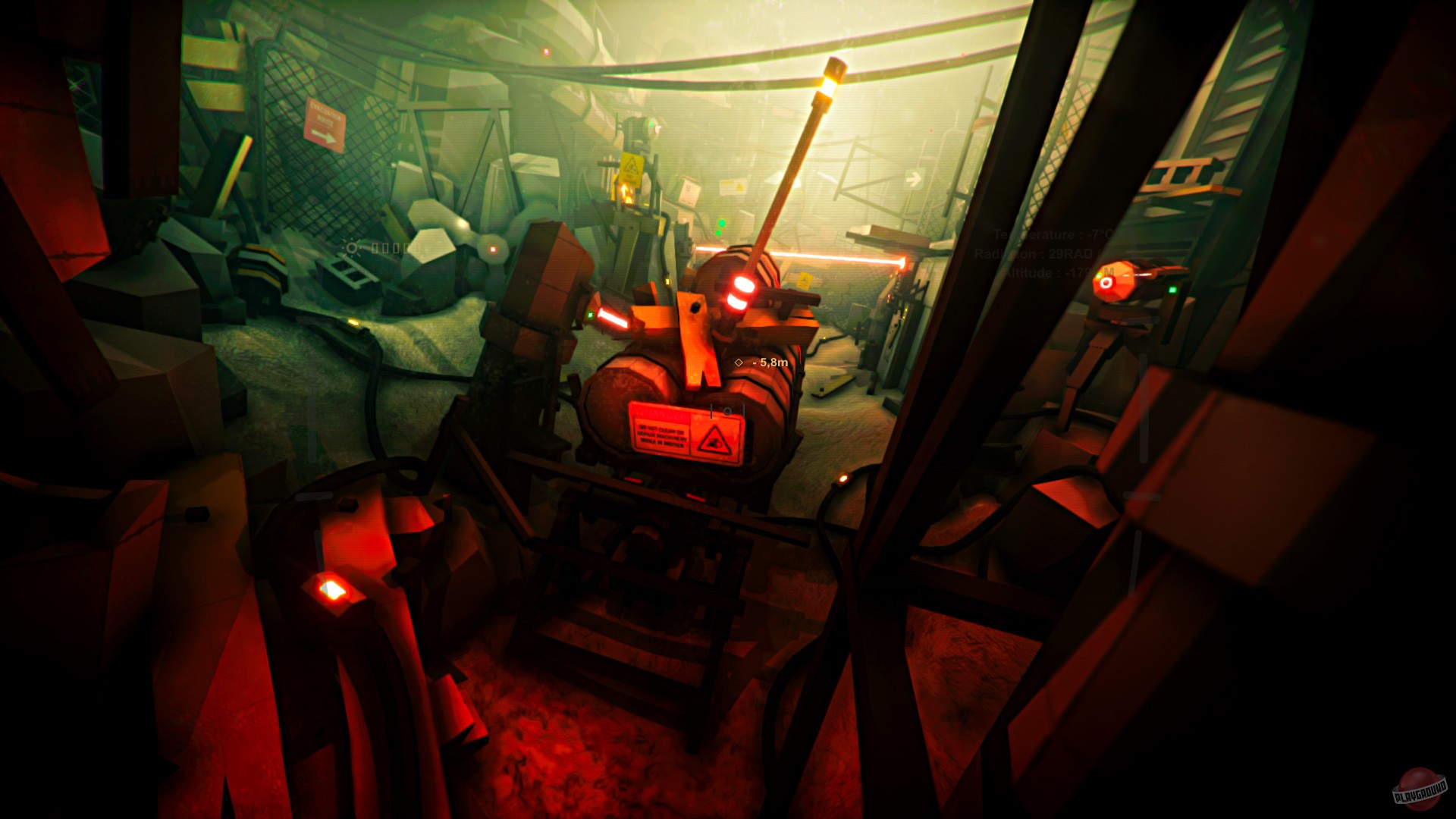Select the crushing-hazard triangle on the DANGER sticker

pos(714,440)
